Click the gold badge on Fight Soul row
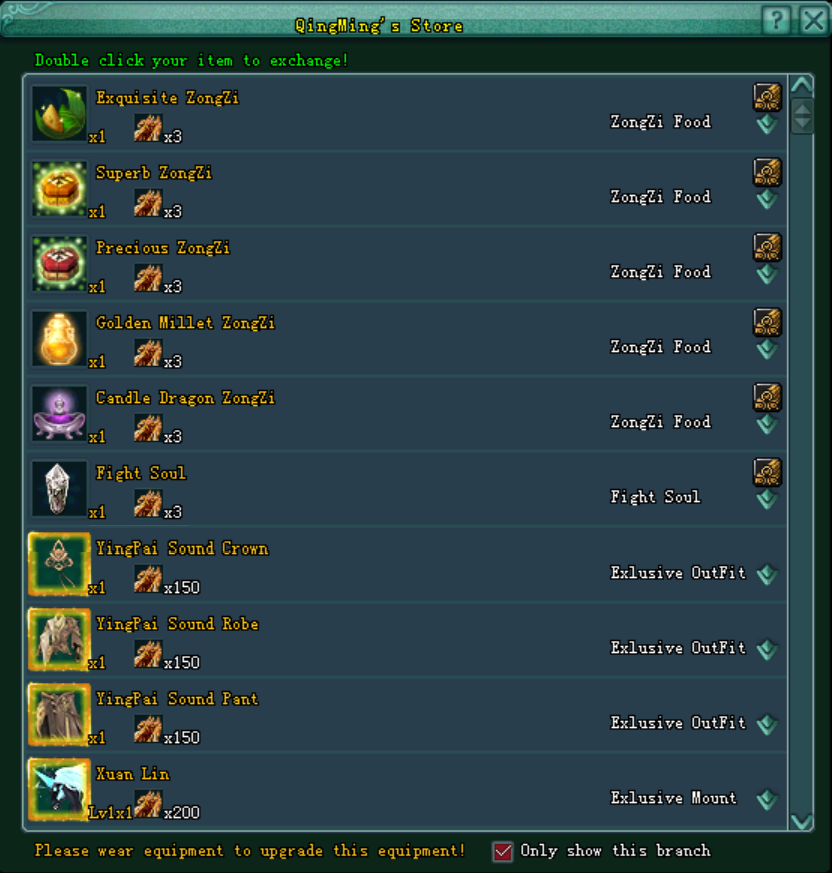 tap(767, 471)
